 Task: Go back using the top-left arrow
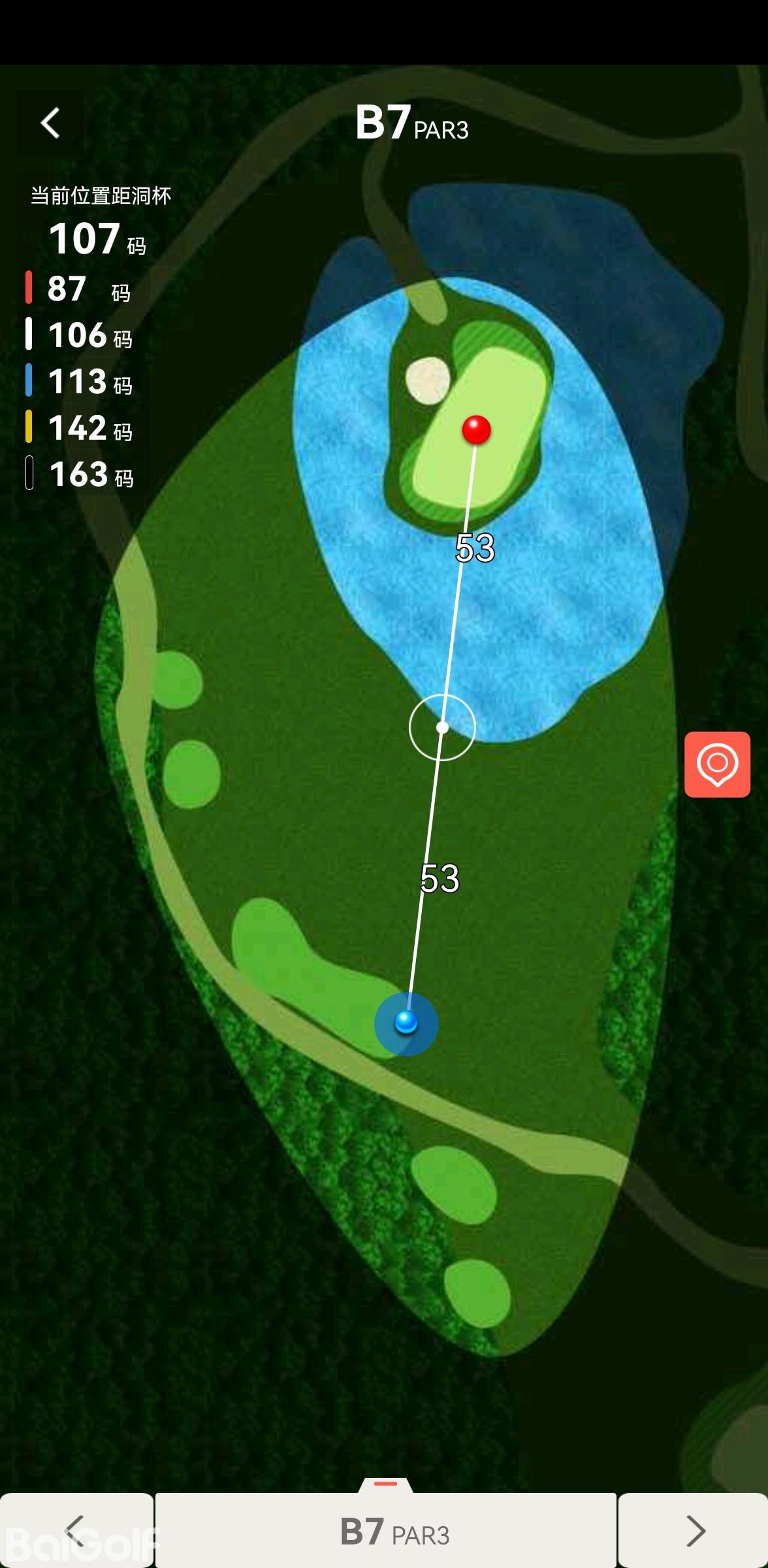pos(50,123)
